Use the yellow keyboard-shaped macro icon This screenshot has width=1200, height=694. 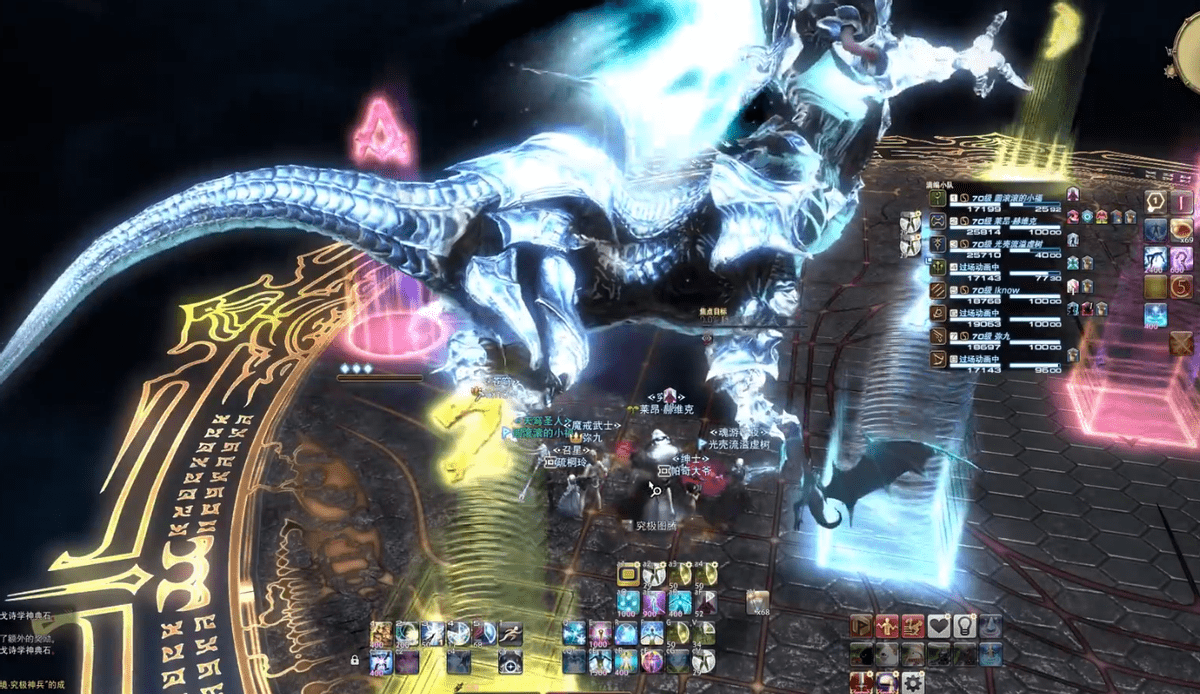[628, 574]
